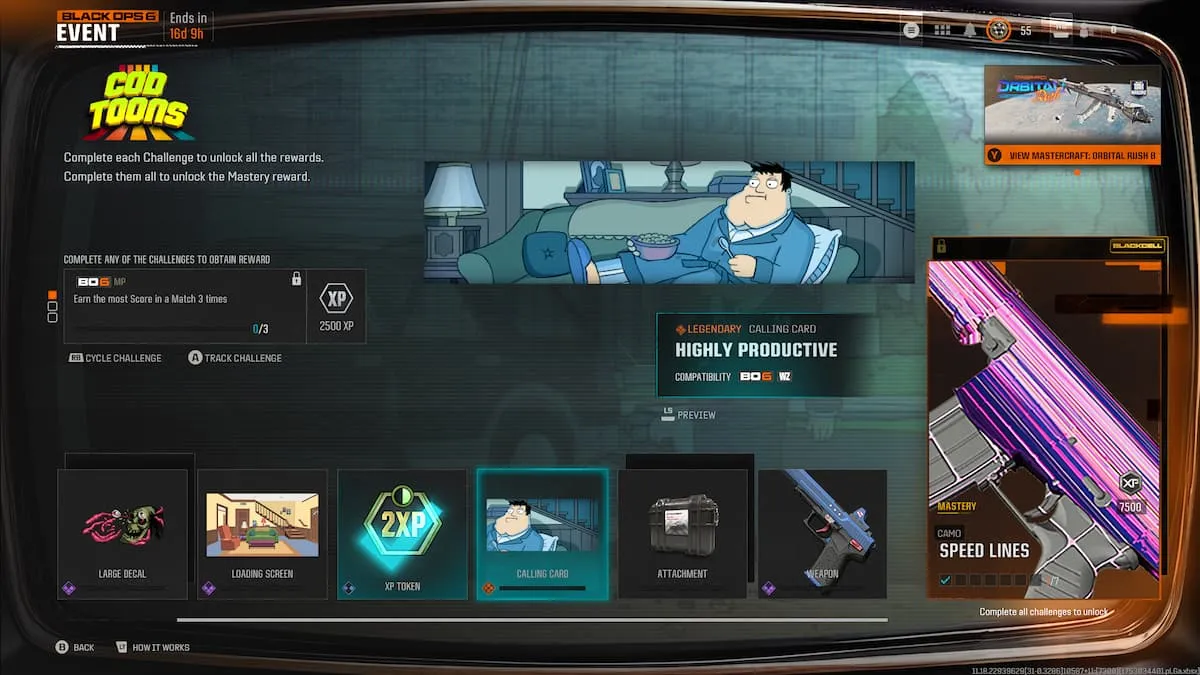
Task: Go back from the event screen
Action: click(76, 647)
